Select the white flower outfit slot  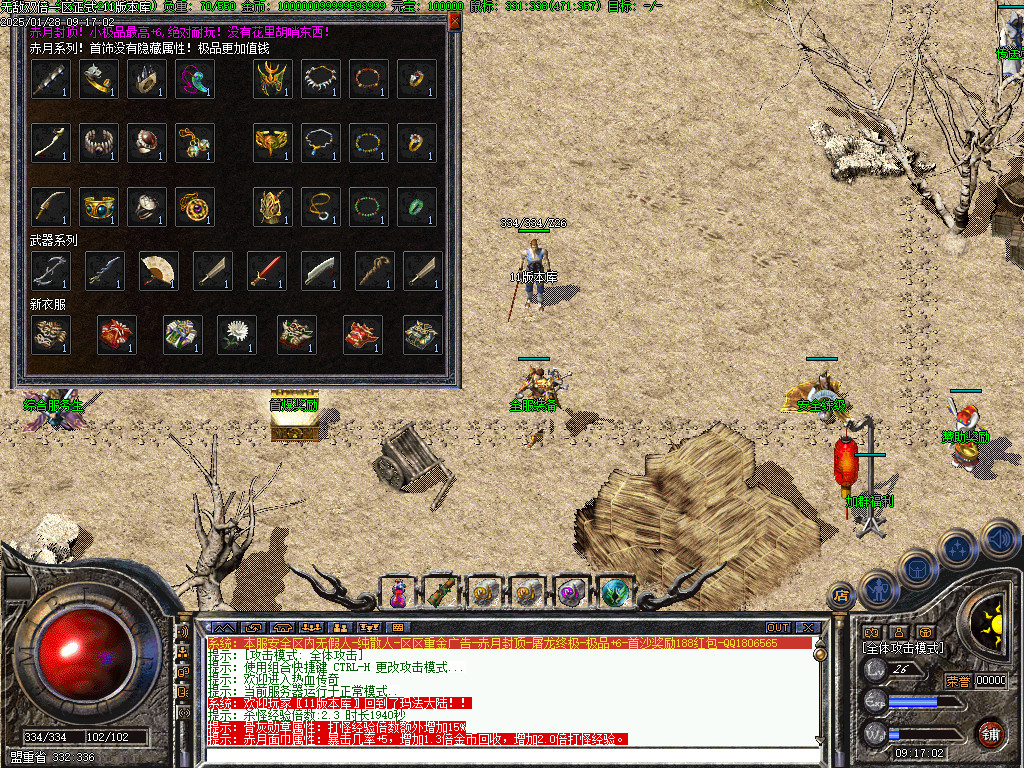pos(237,335)
